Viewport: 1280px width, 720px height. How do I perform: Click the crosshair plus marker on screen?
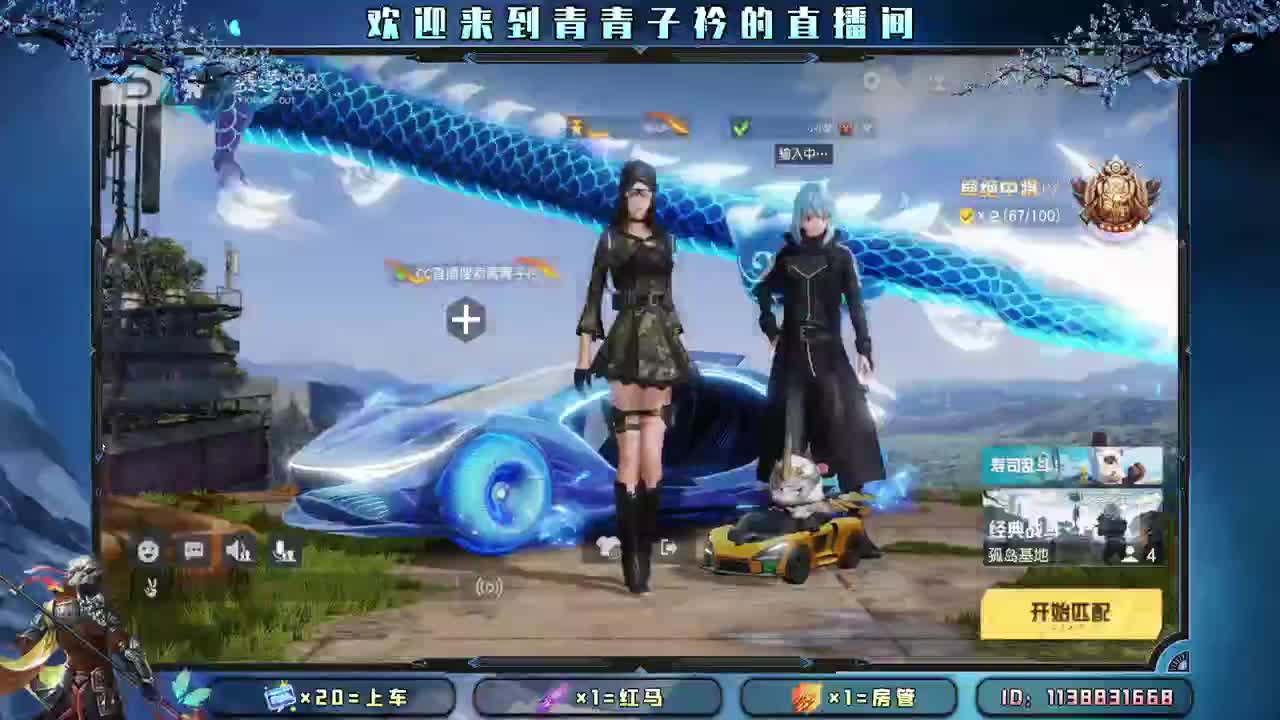[x=464, y=321]
